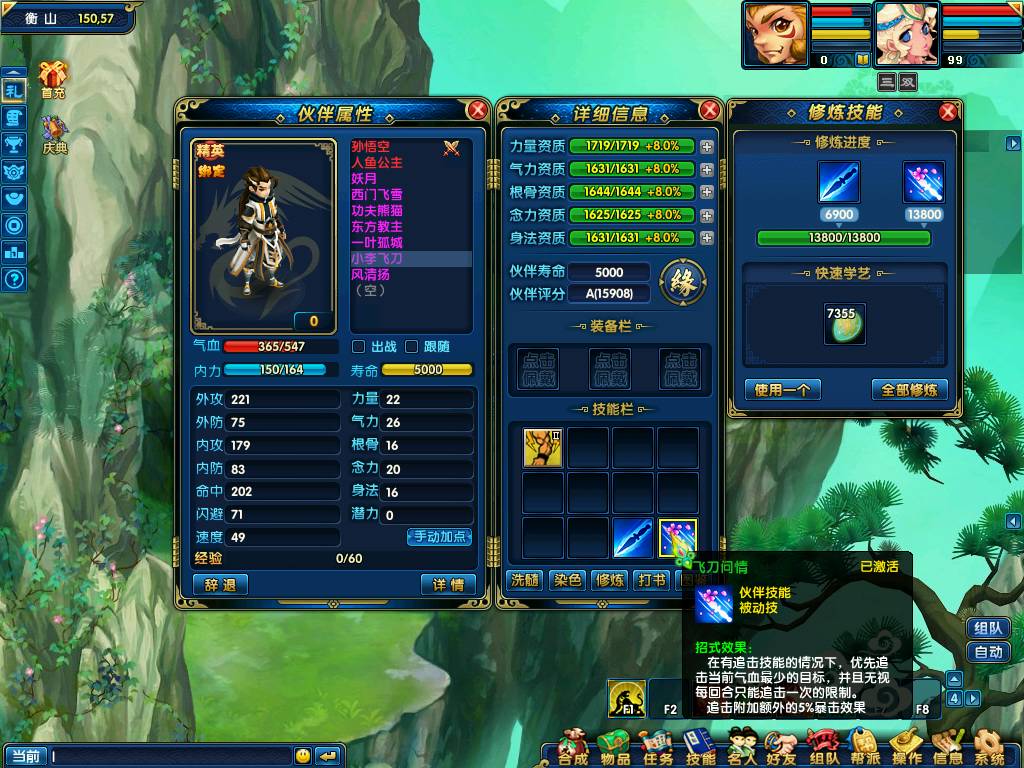Click the 打书 skill book button
The width and height of the screenshot is (1024, 768).
point(652,580)
